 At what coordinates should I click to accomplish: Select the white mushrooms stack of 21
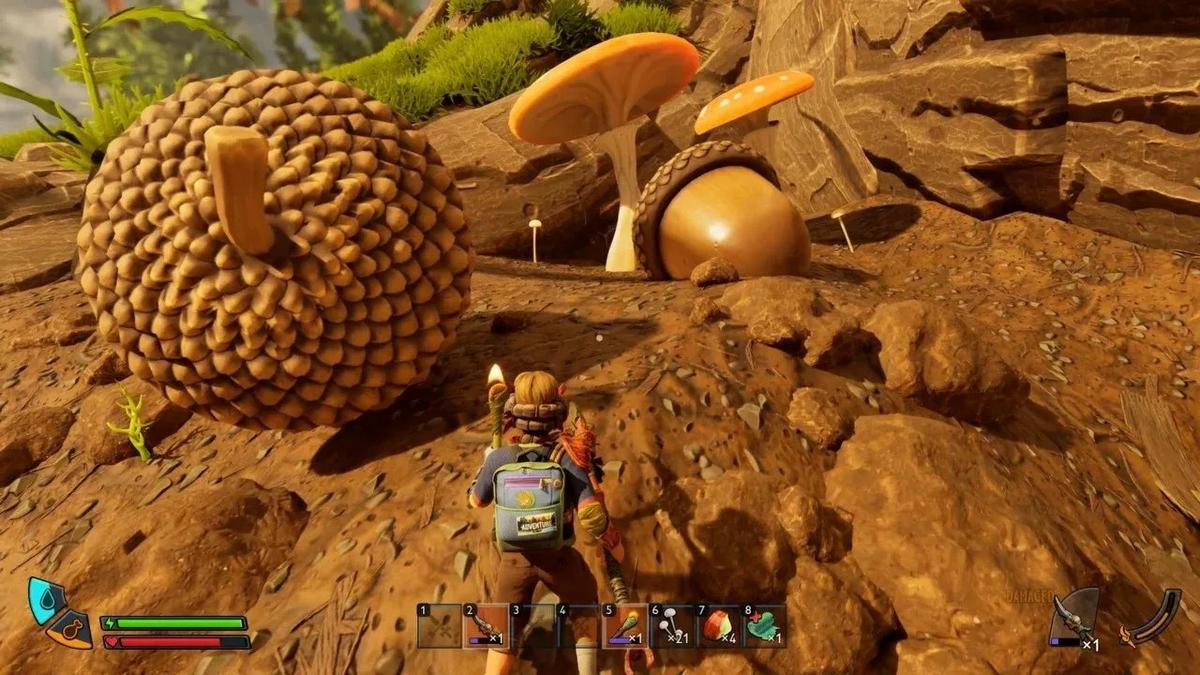[x=671, y=626]
